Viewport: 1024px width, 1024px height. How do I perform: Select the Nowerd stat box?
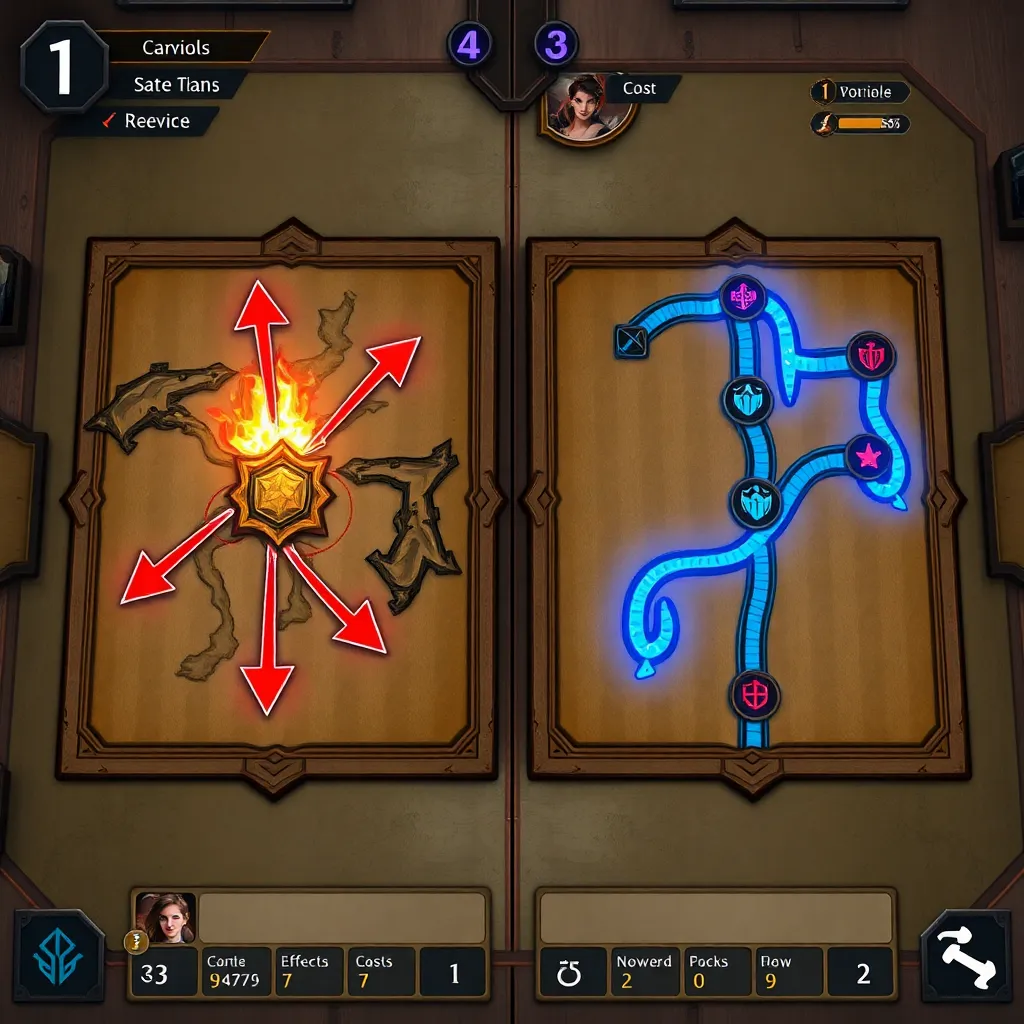pos(644,972)
